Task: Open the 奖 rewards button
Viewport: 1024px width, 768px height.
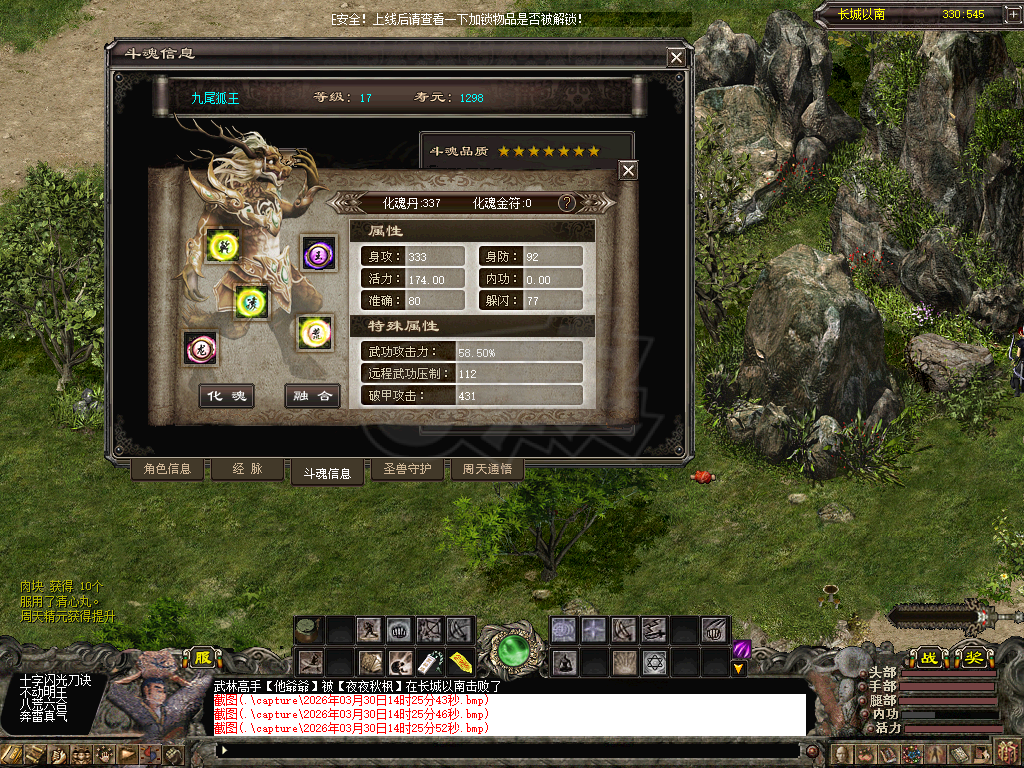Action: coord(973,657)
